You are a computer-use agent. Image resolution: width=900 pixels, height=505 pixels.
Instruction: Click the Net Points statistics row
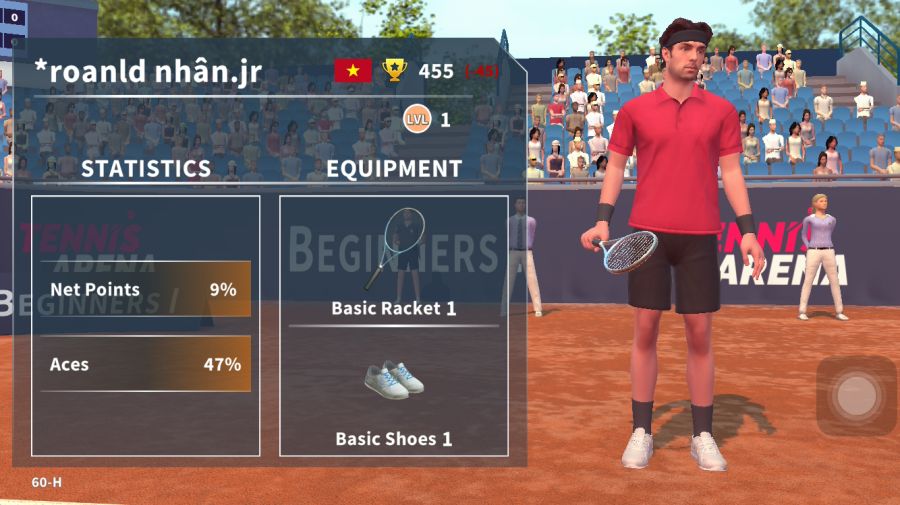145,290
